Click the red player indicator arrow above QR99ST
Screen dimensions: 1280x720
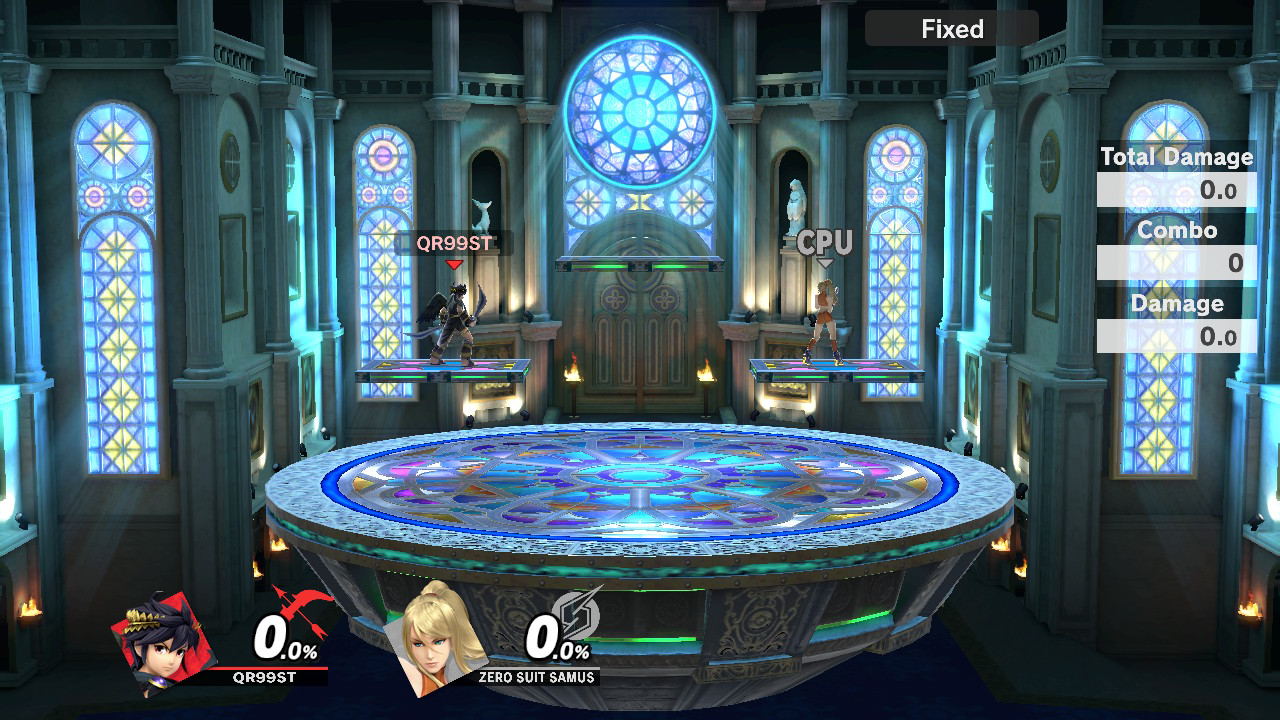tap(456, 264)
